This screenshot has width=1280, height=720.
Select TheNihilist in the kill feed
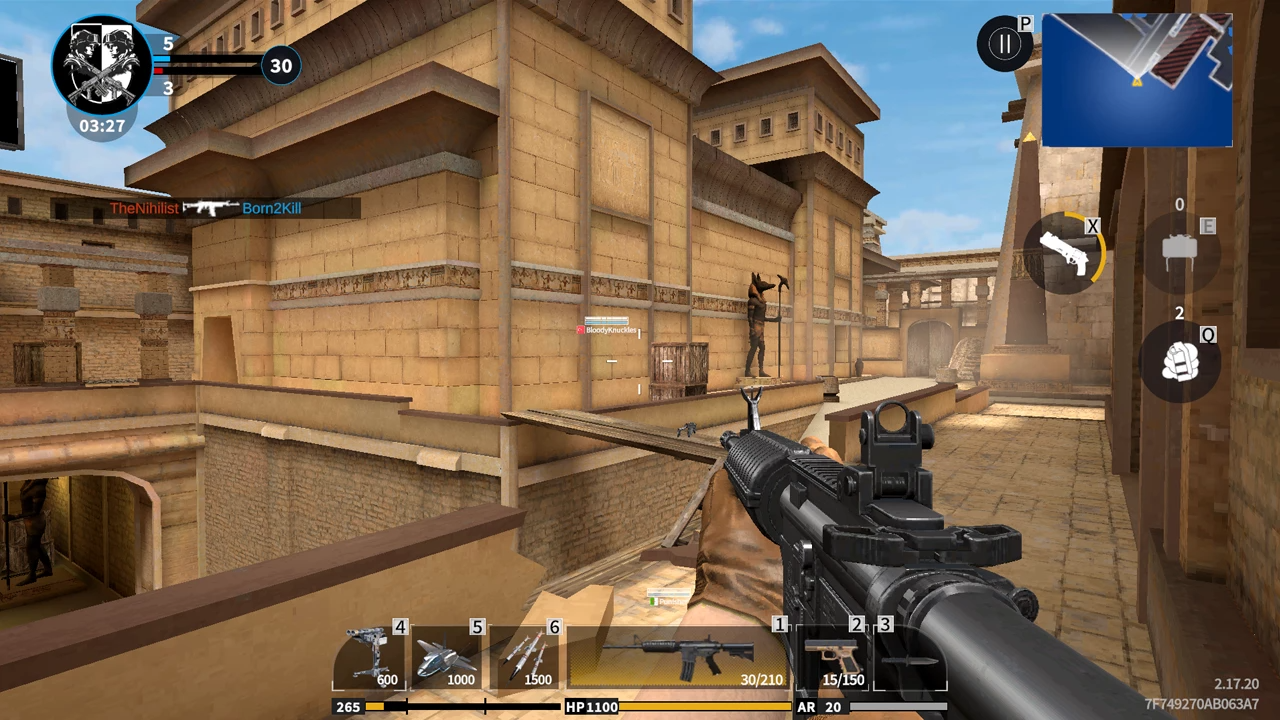[x=145, y=208]
